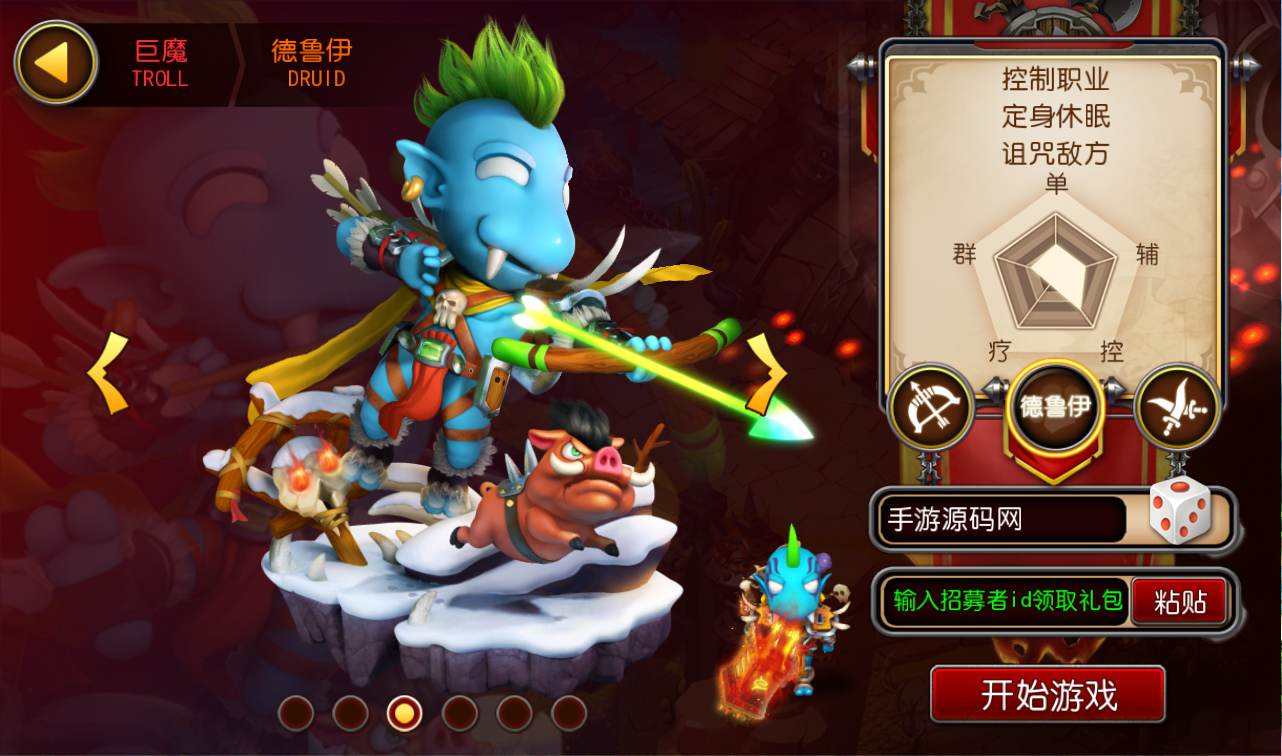
Task: Select the first carousel dot
Action: coord(298,713)
